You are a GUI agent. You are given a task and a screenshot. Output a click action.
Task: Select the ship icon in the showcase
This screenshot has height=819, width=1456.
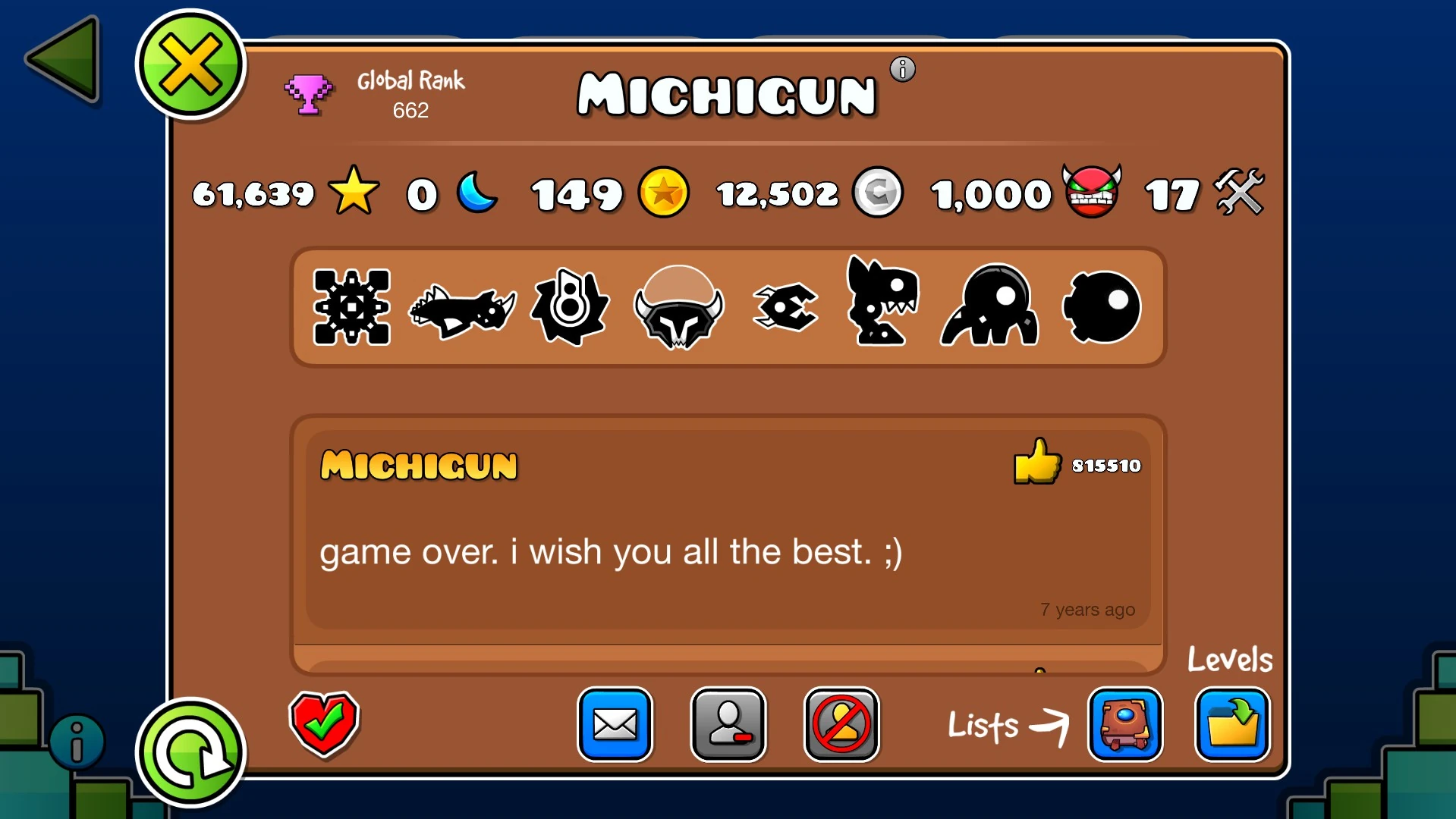coord(463,307)
